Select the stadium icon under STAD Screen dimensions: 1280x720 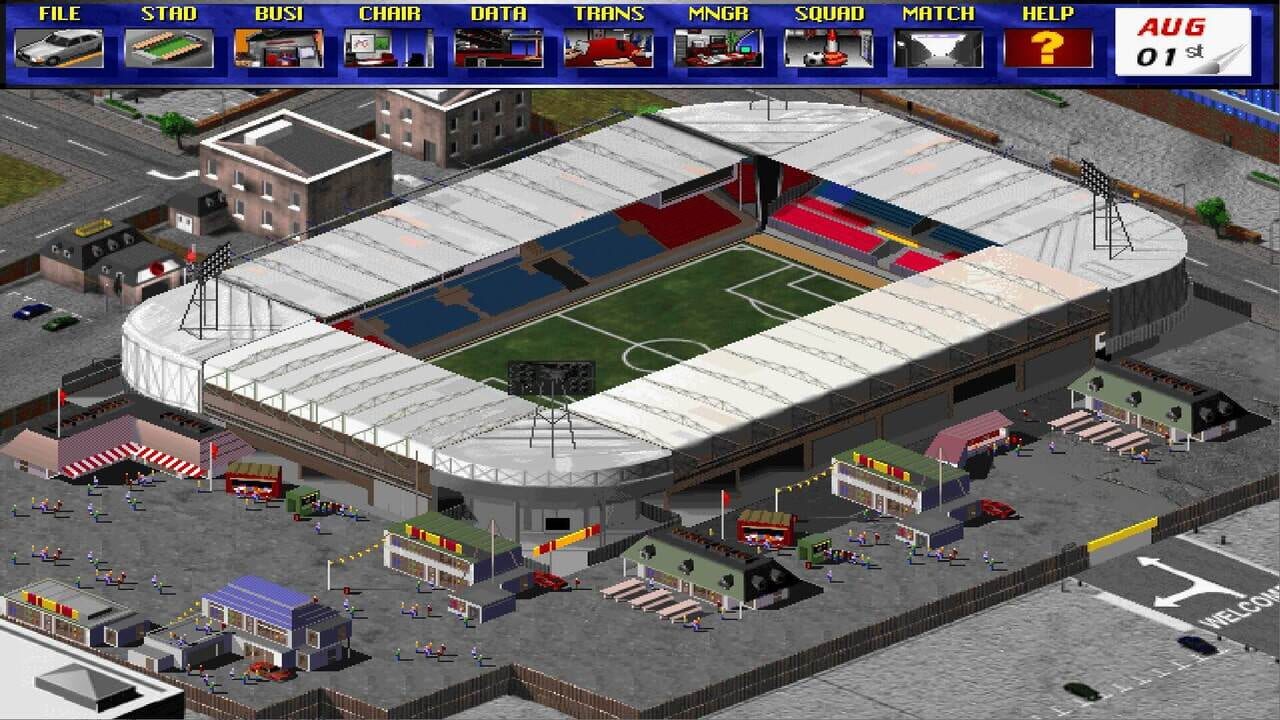(170, 47)
